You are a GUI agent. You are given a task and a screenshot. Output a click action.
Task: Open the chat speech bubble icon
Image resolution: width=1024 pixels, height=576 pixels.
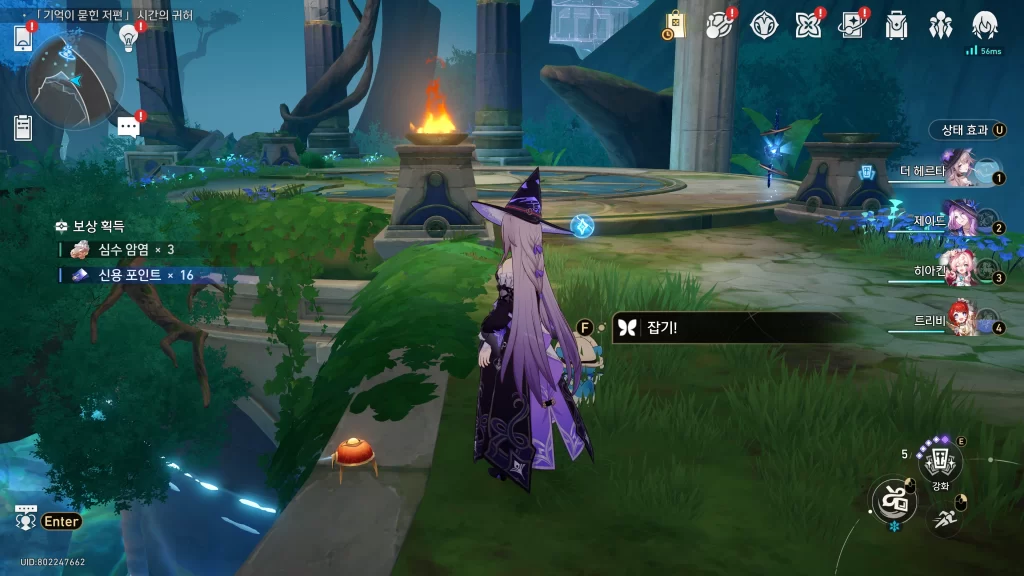coord(127,126)
